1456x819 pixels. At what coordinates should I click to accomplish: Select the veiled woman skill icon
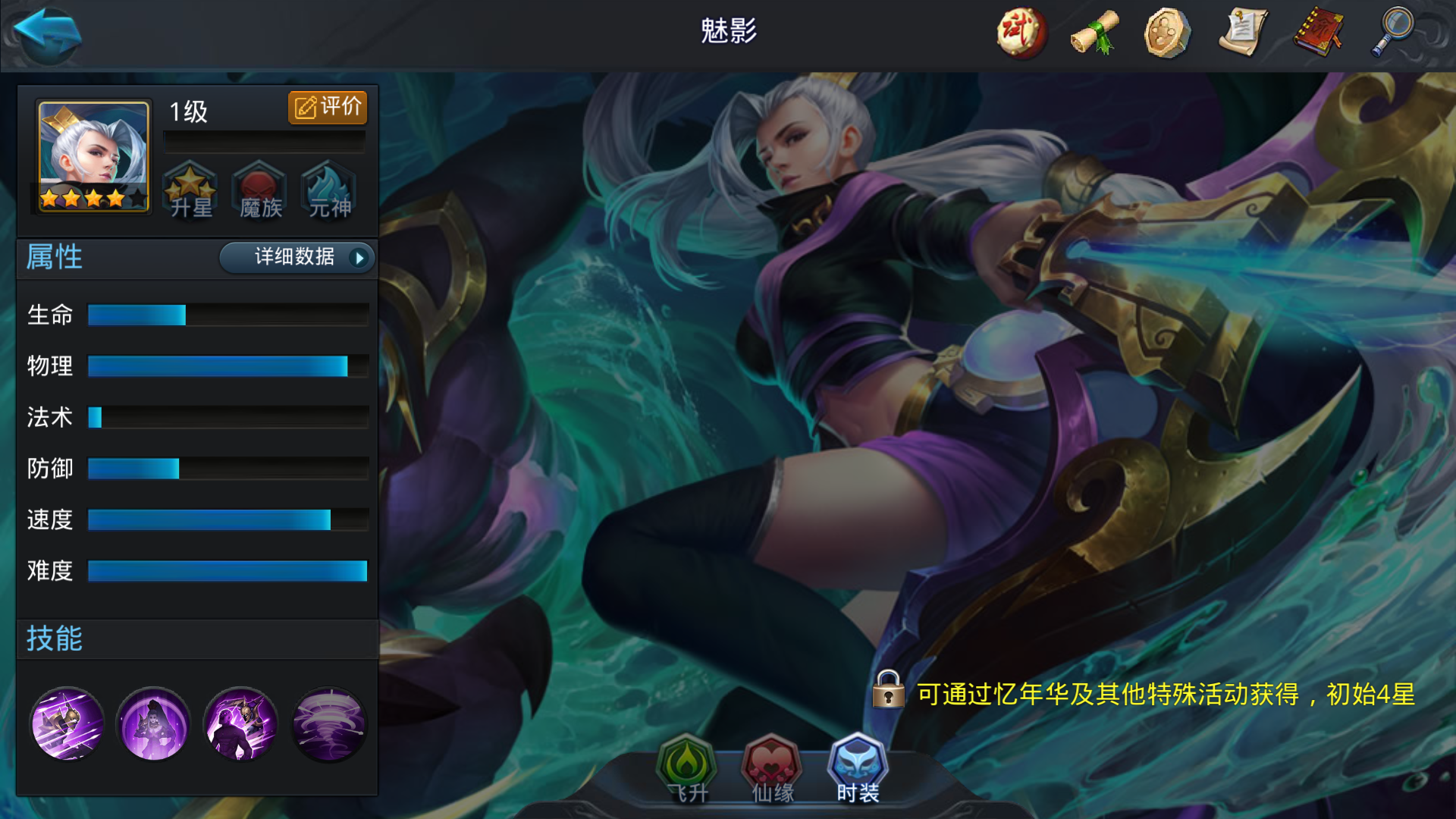(x=153, y=725)
